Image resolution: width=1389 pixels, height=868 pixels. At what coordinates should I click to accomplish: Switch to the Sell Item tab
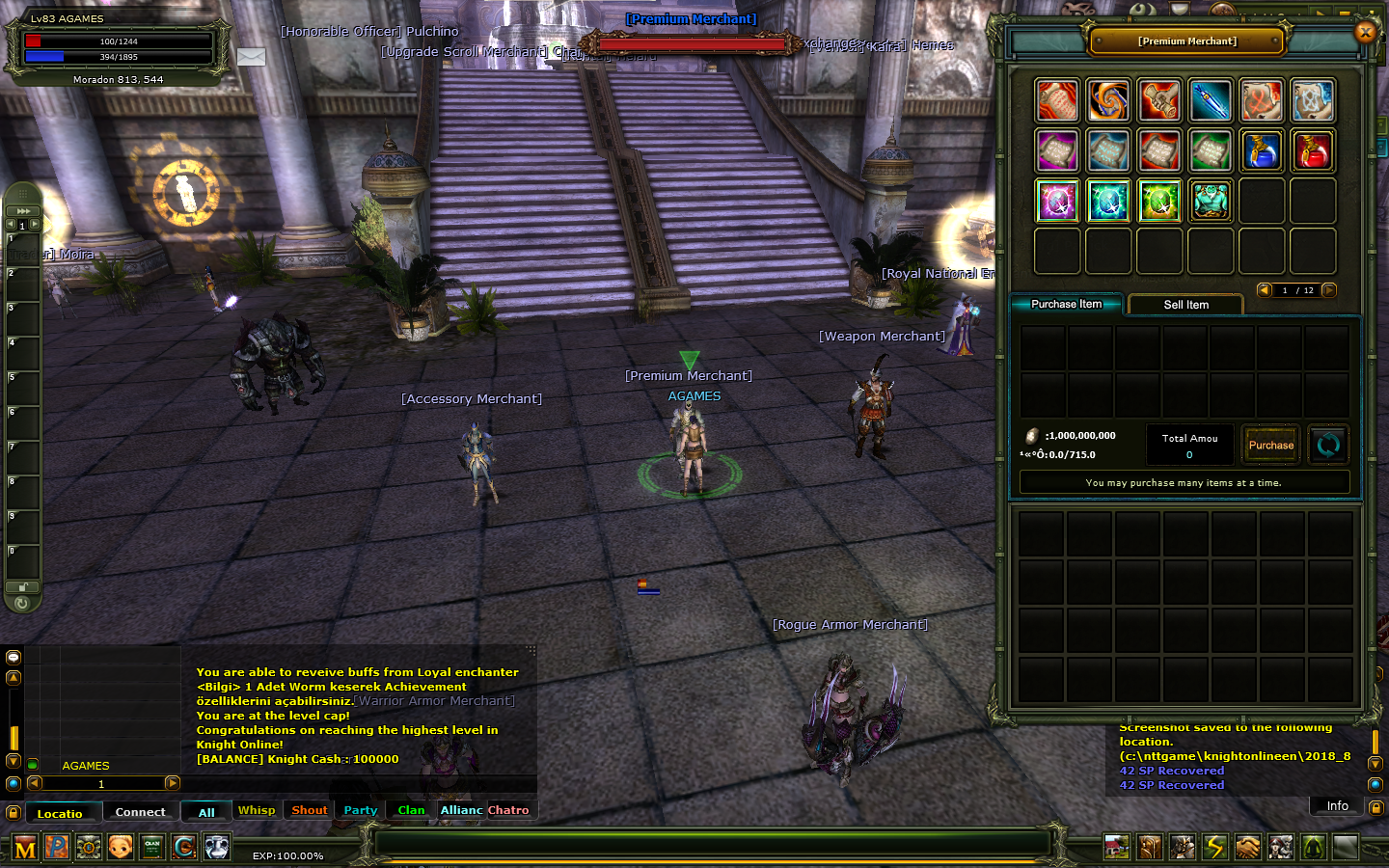tap(1185, 305)
